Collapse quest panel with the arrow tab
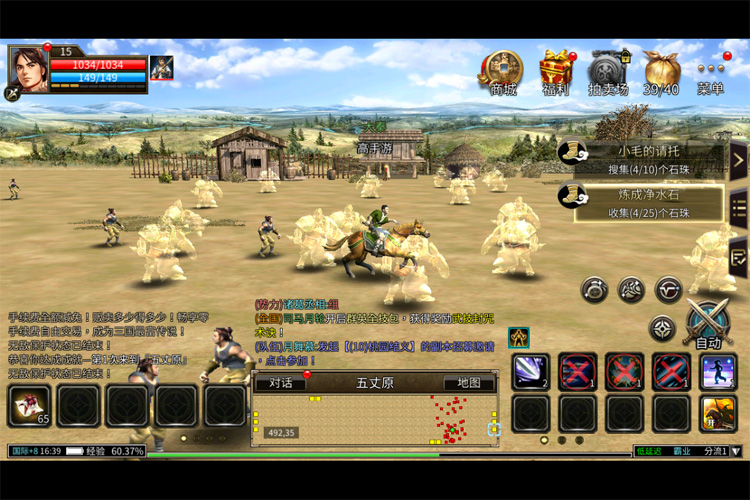 tap(738, 160)
